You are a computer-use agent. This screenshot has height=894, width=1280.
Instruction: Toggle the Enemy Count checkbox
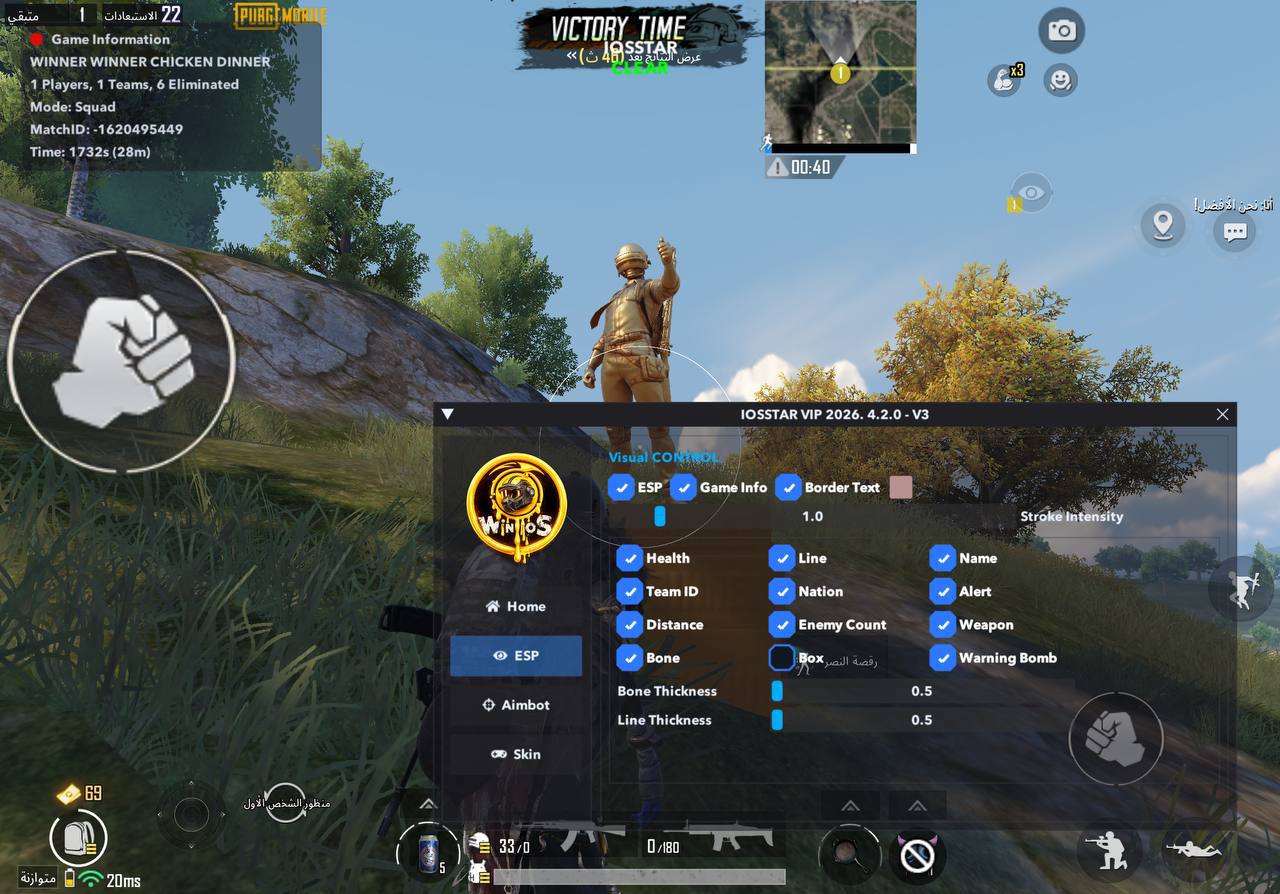[x=782, y=625]
